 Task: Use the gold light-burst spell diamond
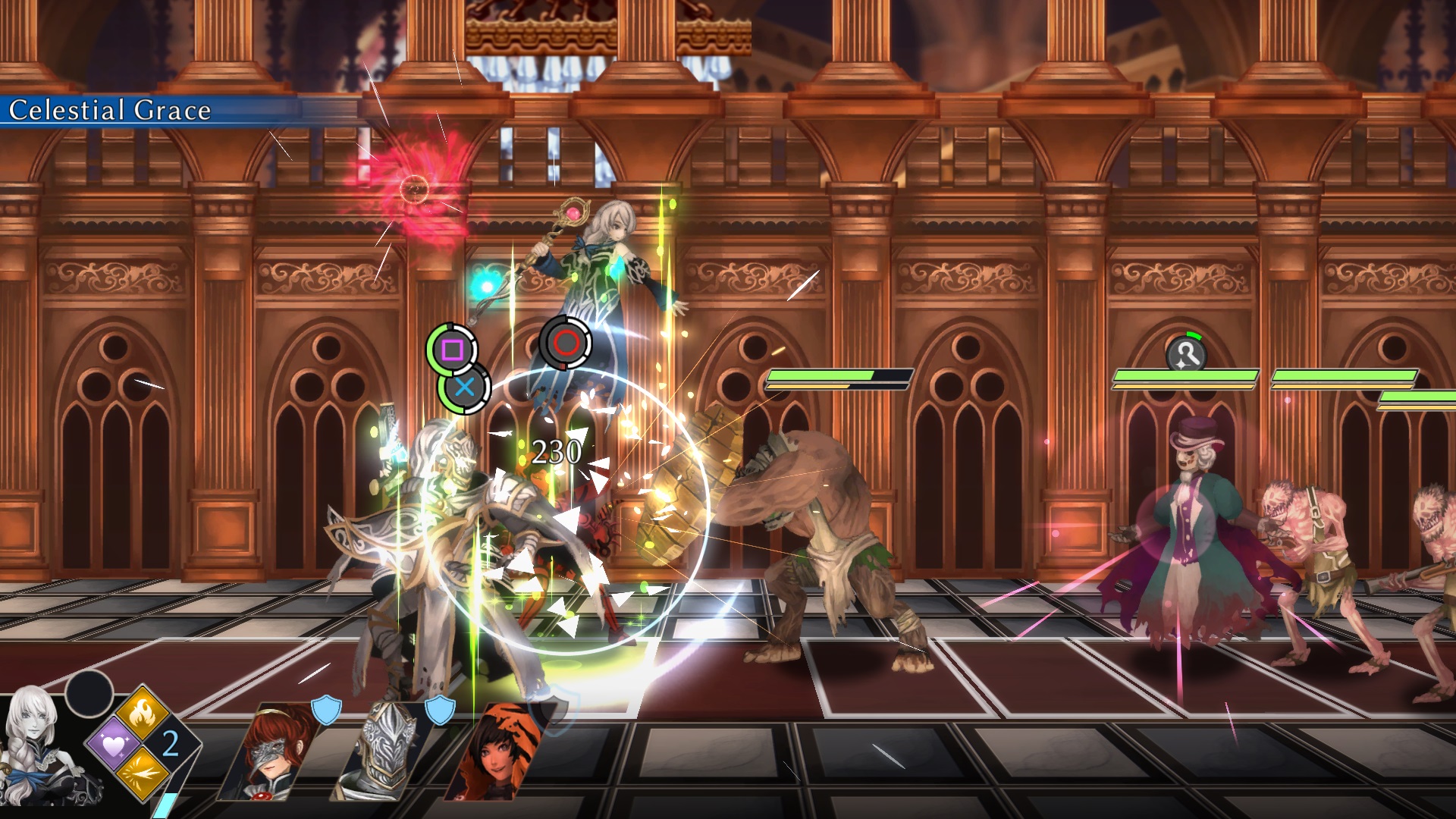[x=143, y=773]
